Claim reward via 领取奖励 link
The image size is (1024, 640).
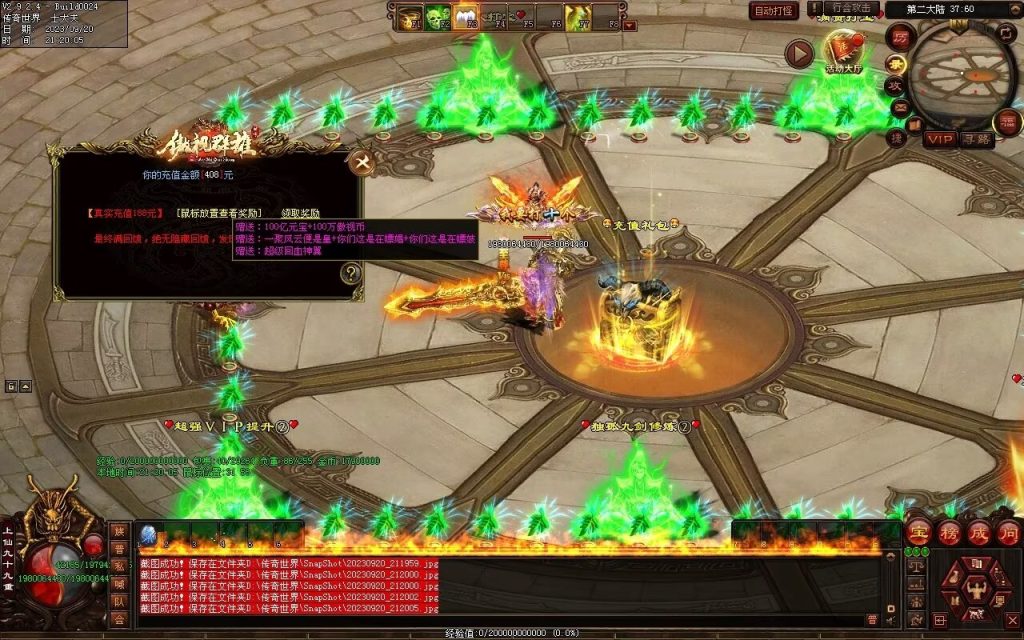point(300,213)
